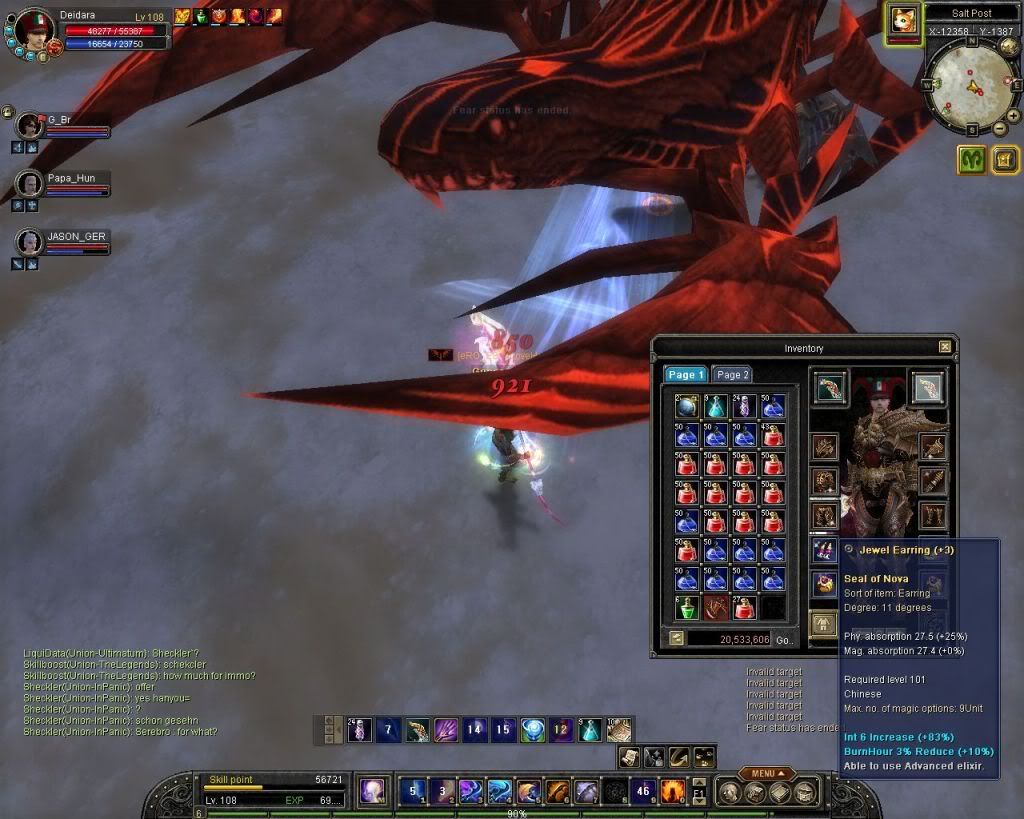Select the cat pet portrait
Screen dimensions: 1024x819
point(903,20)
